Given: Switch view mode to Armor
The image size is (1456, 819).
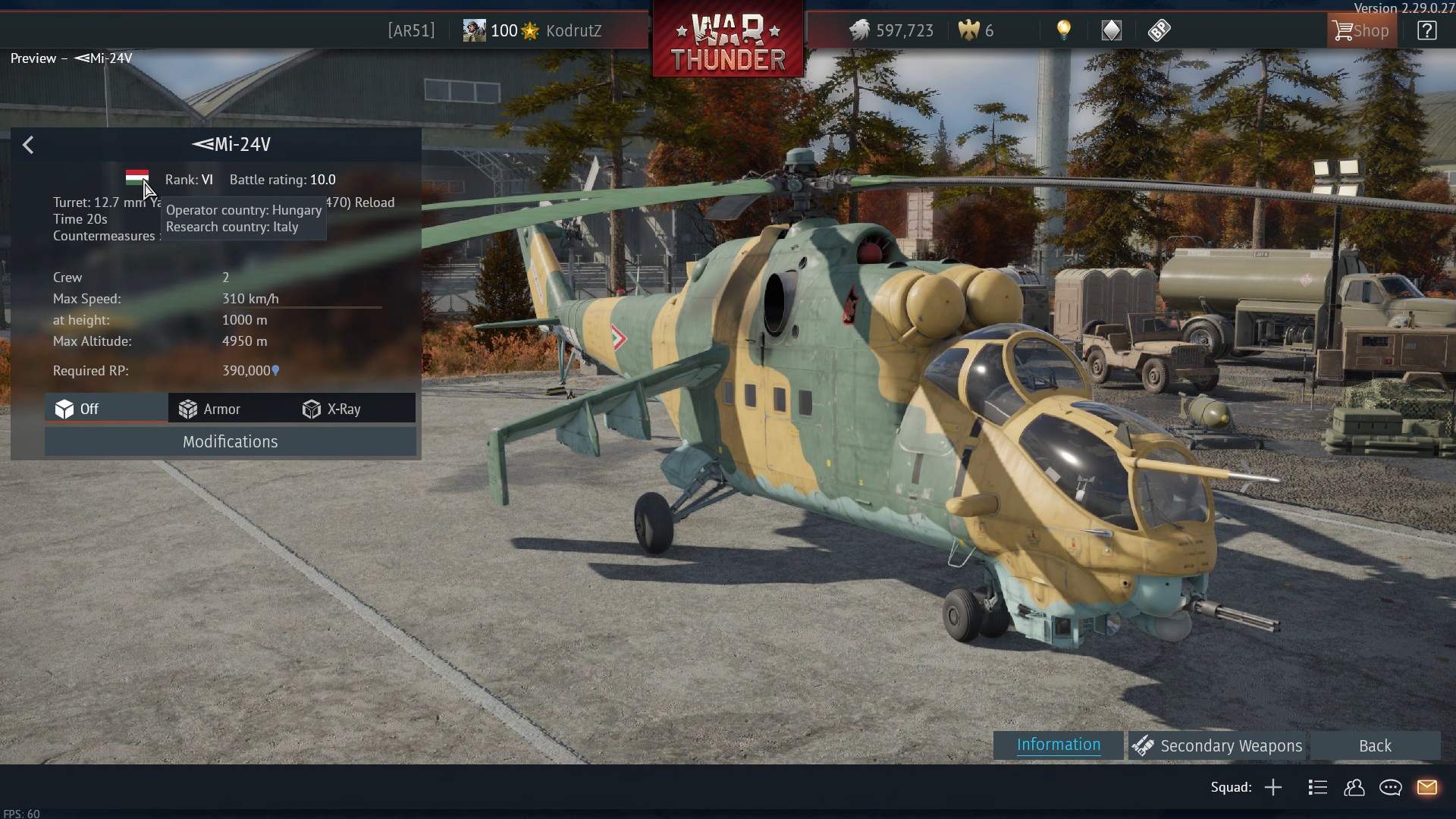Looking at the screenshot, I should (209, 409).
